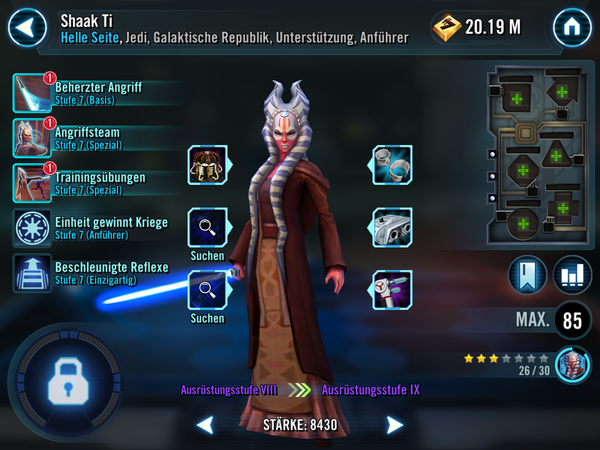Tap the crystal currency 20.19 M counter
The image size is (600, 450).
477,27
